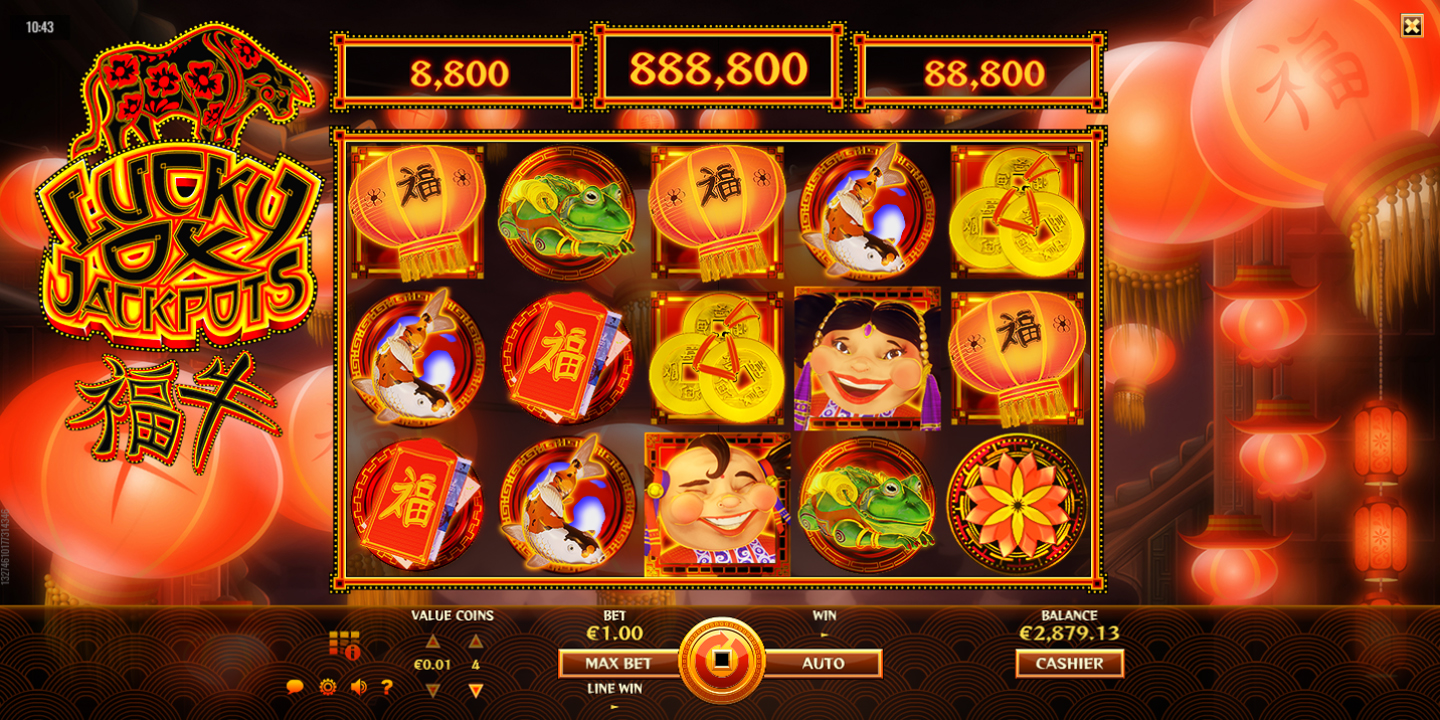Decrease coin value with the down arrow
Image resolution: width=1440 pixels, height=720 pixels.
click(x=433, y=689)
